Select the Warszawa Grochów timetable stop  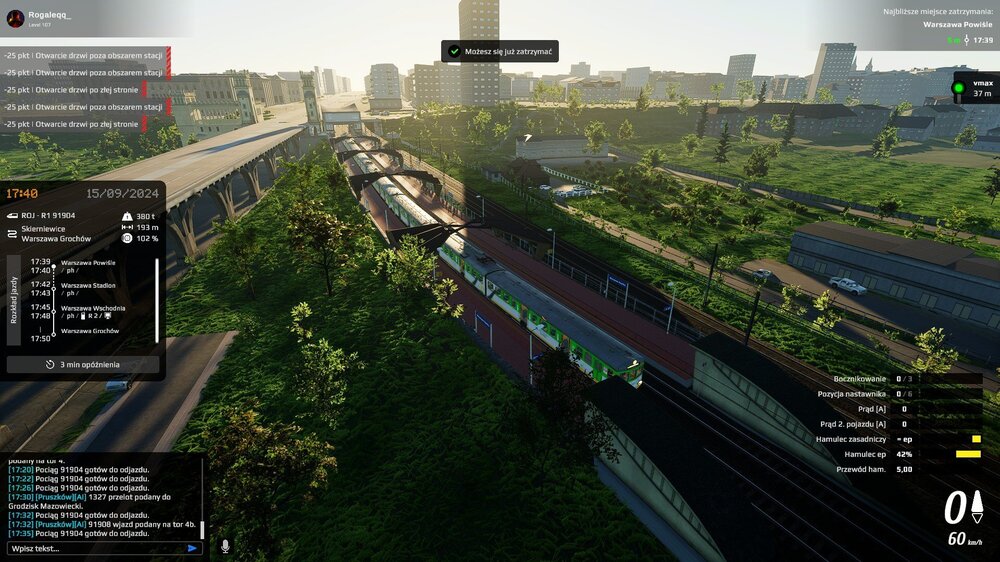click(x=90, y=330)
